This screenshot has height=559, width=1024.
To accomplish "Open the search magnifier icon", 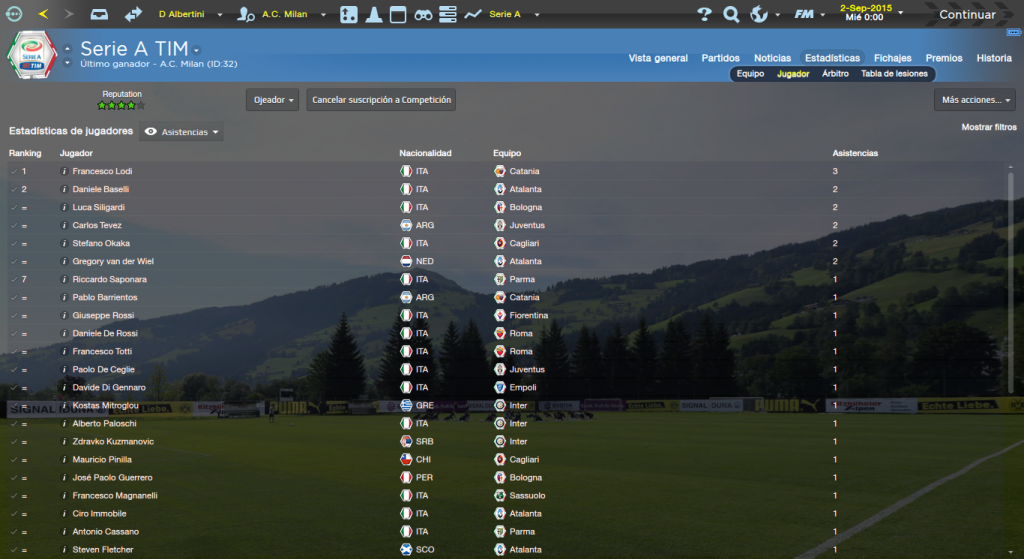I will click(731, 14).
